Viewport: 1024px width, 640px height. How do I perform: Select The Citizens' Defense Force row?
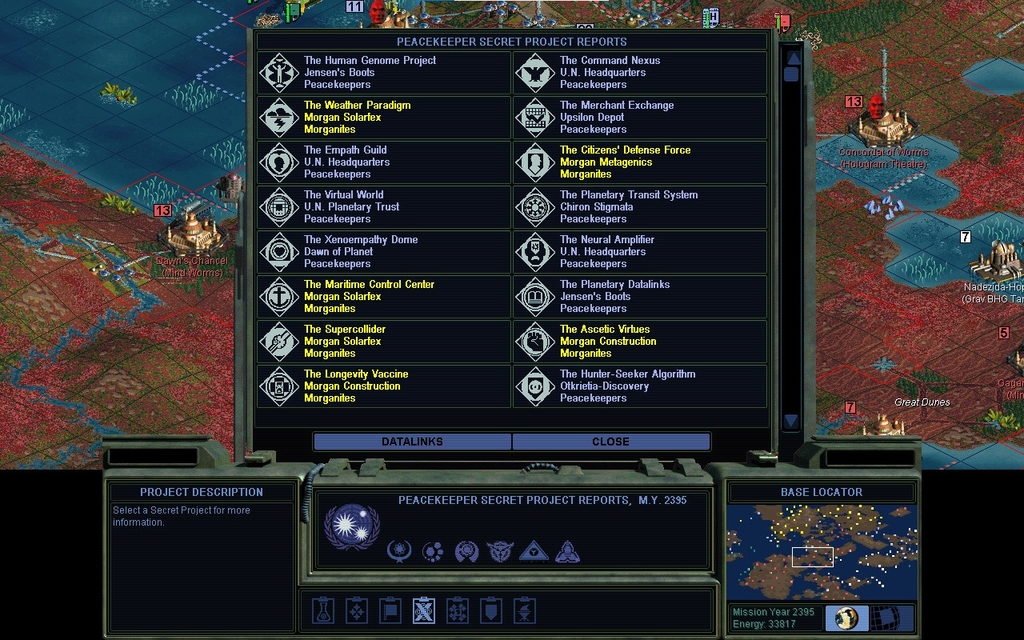tap(640, 162)
